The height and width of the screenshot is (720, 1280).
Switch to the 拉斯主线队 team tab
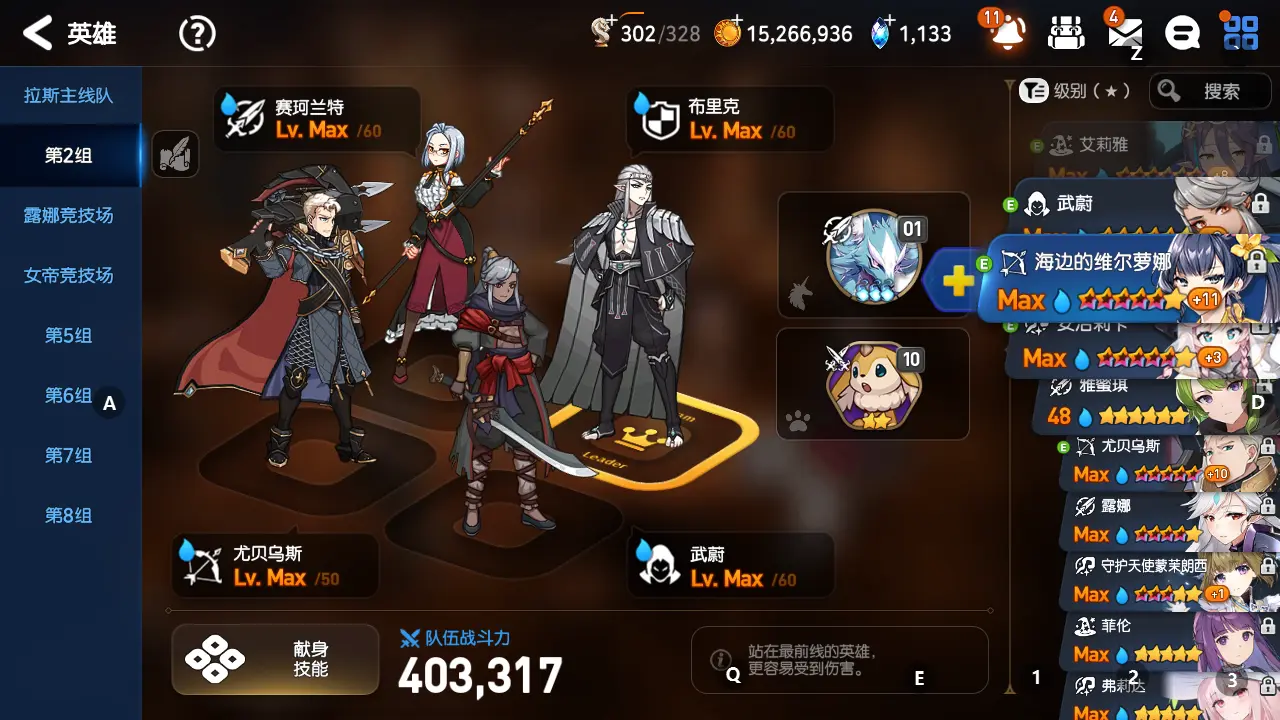click(x=69, y=96)
